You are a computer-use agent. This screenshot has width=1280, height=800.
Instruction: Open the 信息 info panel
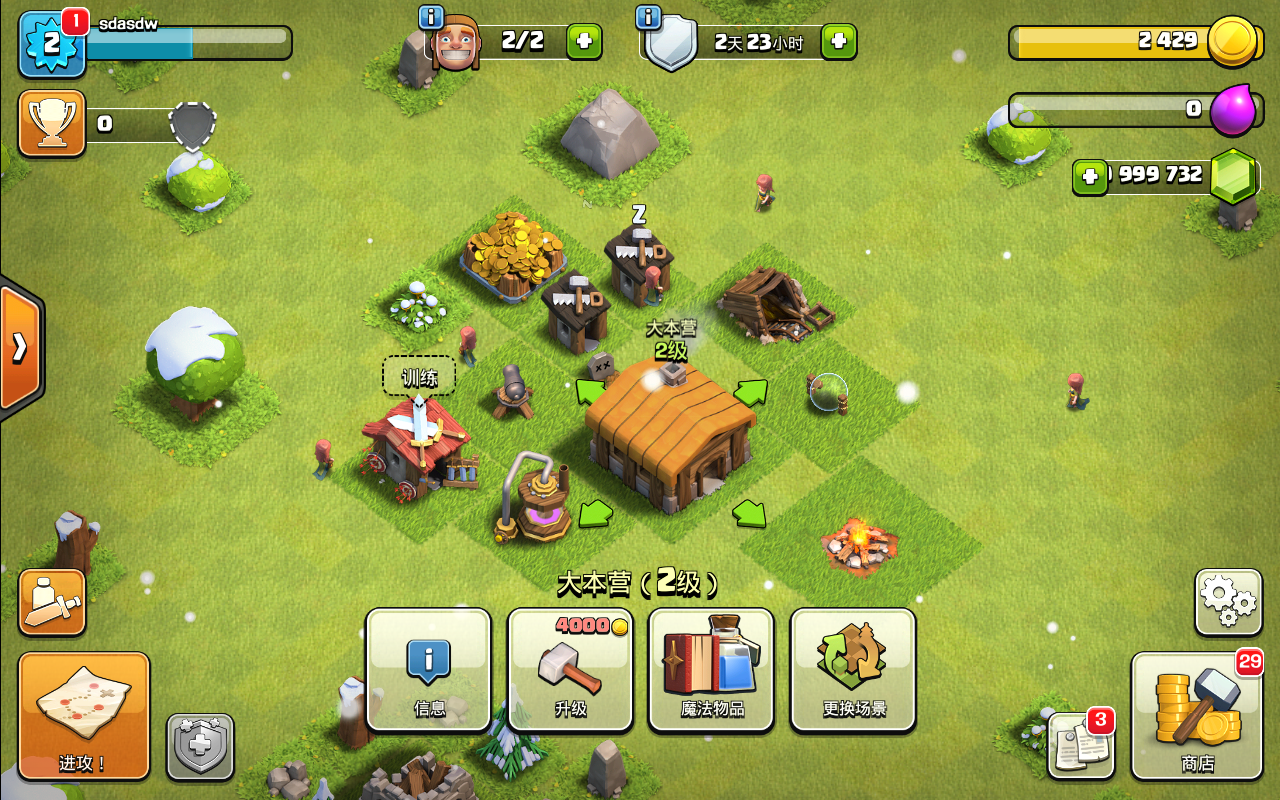coord(429,669)
